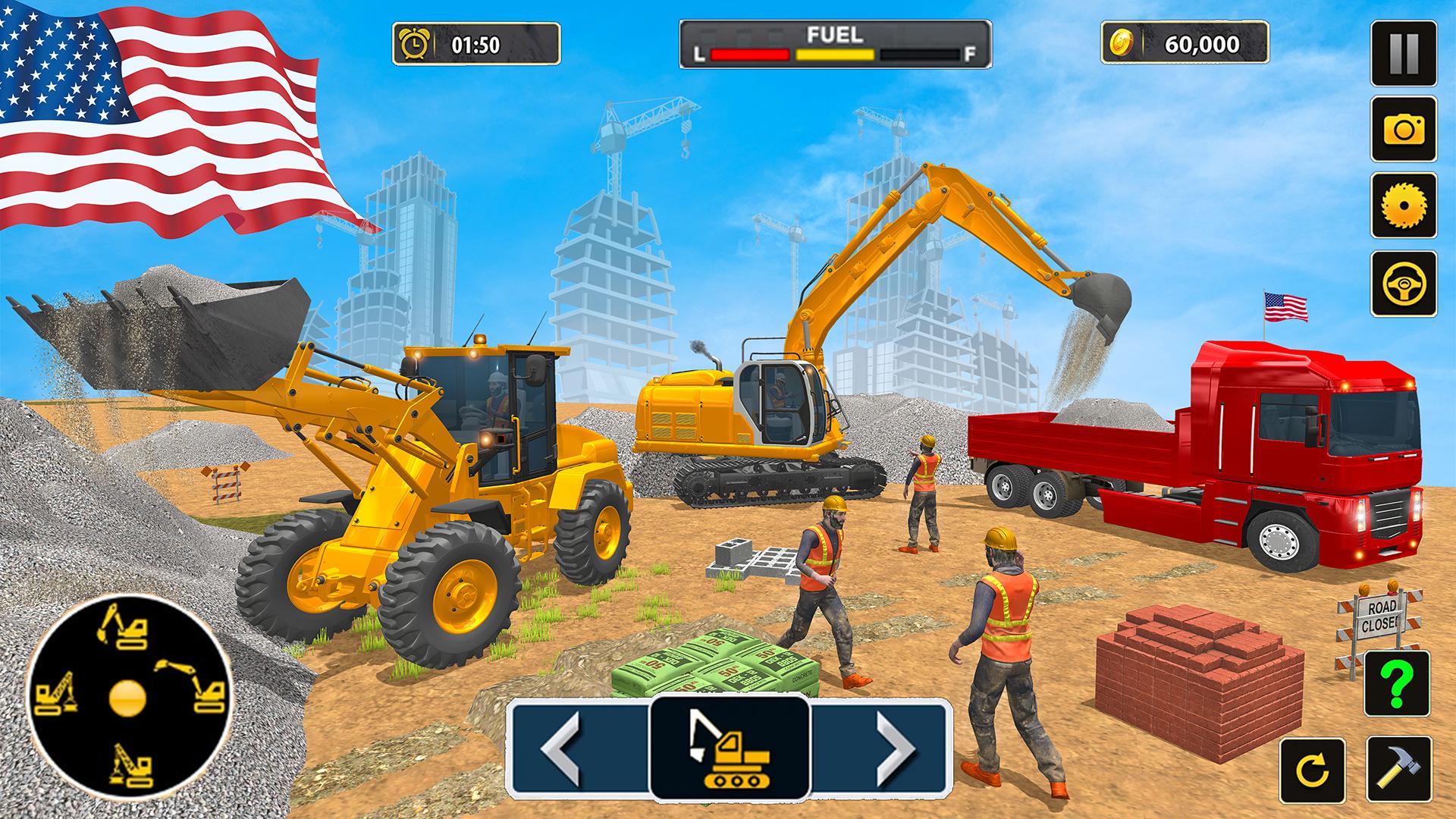Go to the next vehicle with right arrow
This screenshot has height=819, width=1456.
[895, 748]
